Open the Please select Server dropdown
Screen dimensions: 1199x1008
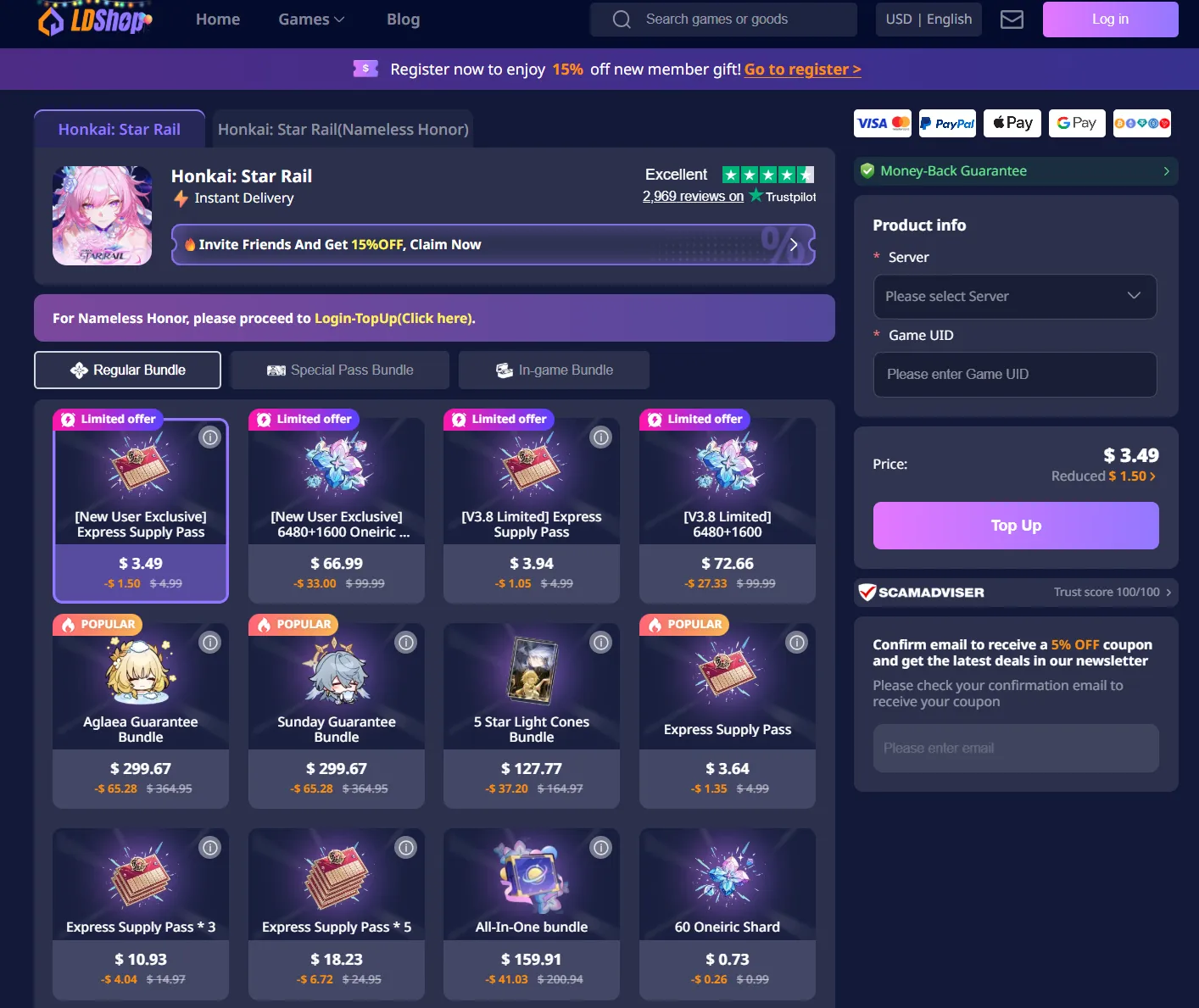(x=1014, y=297)
